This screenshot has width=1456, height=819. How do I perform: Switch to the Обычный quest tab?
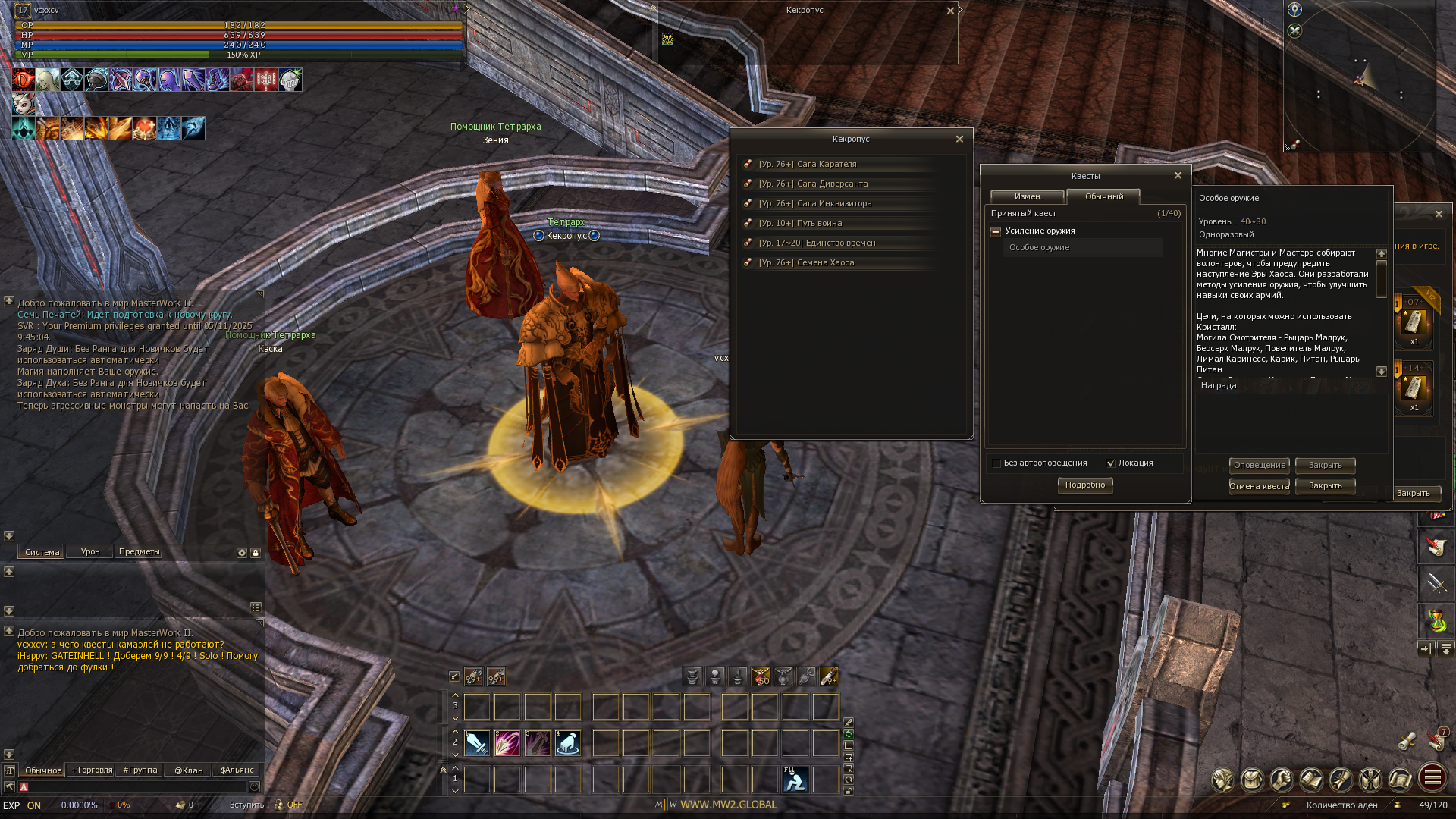(1103, 196)
